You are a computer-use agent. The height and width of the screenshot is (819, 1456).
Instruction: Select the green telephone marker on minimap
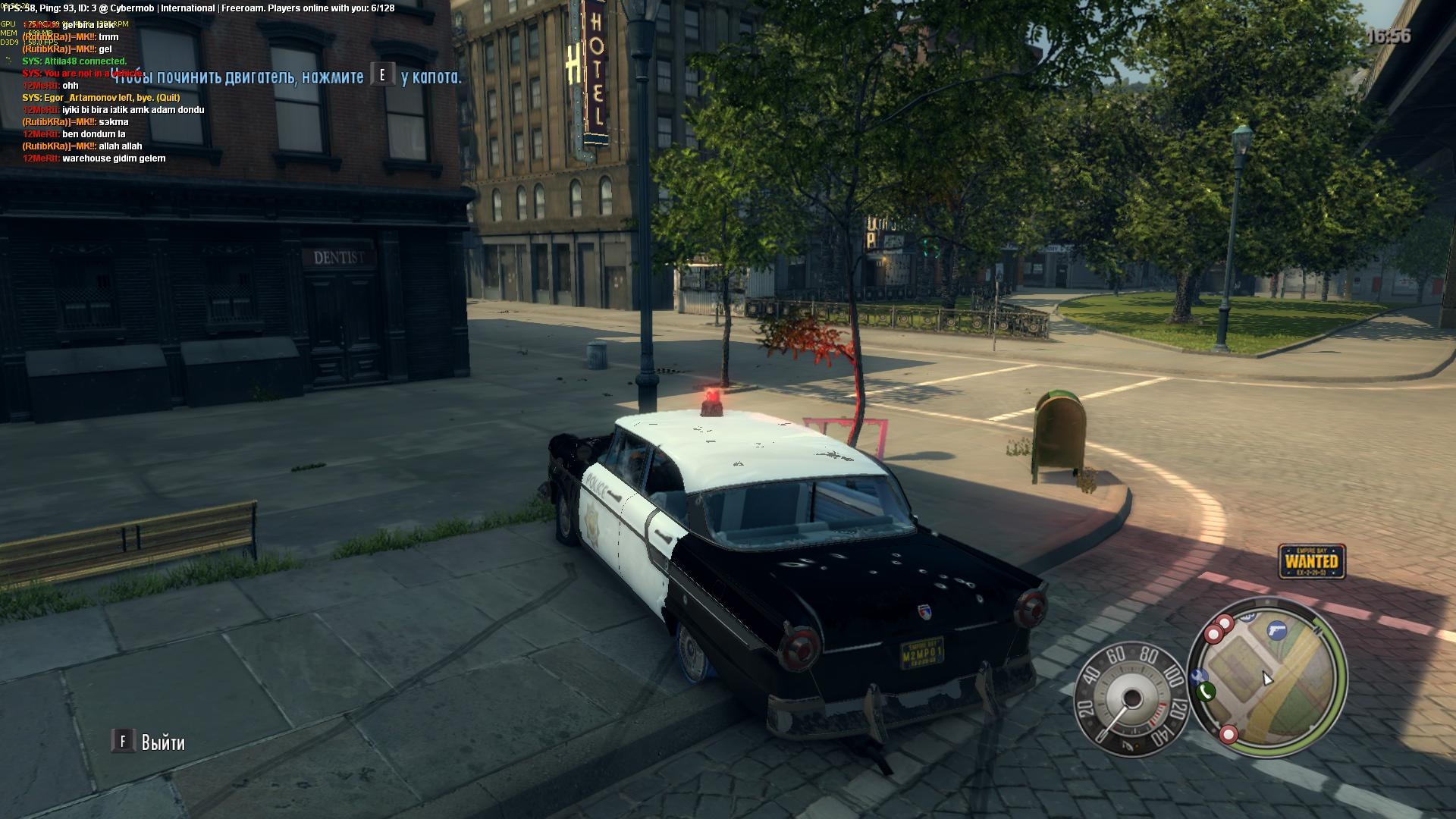coord(1206,692)
